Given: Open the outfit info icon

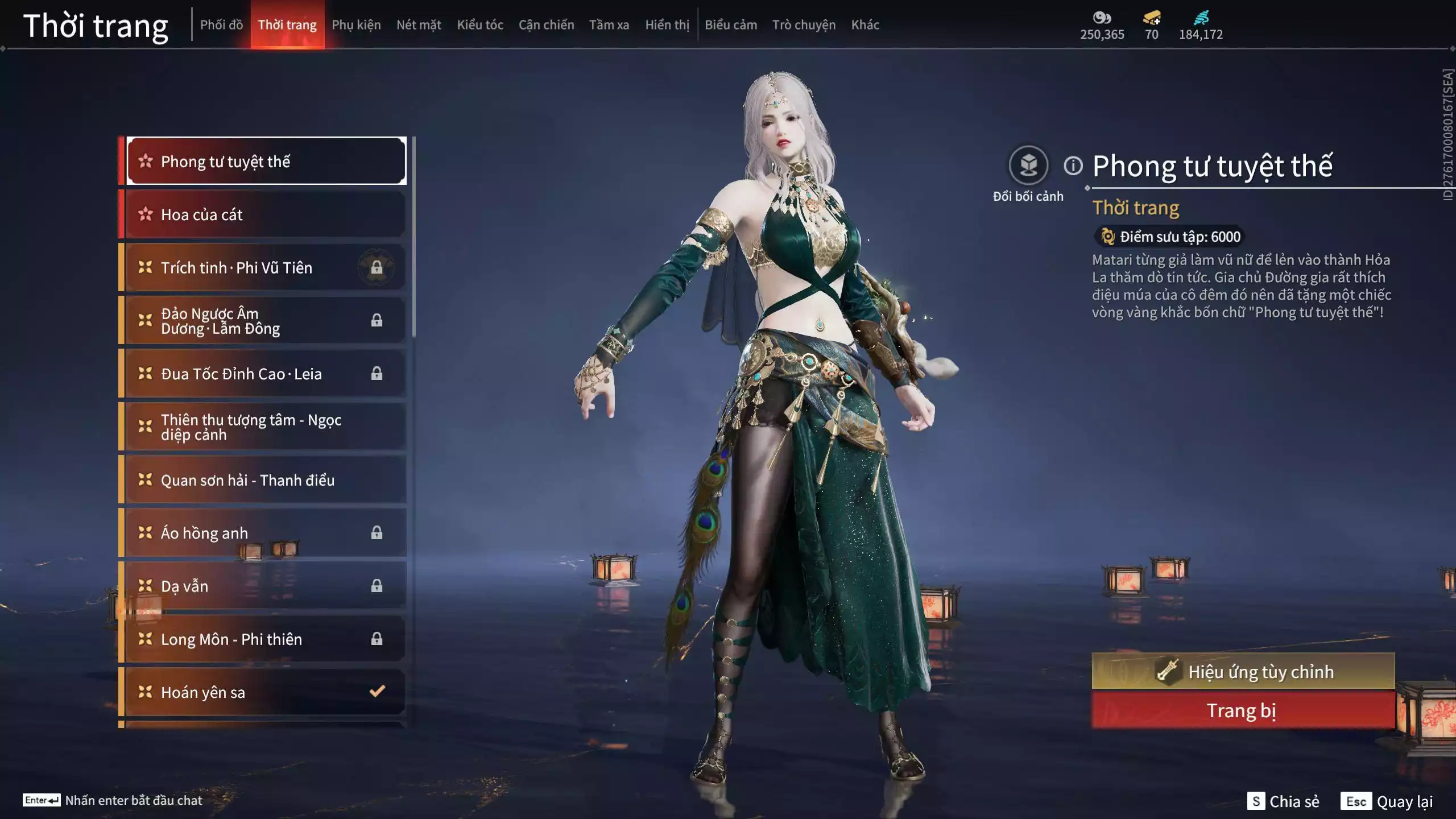Looking at the screenshot, I should (1073, 166).
